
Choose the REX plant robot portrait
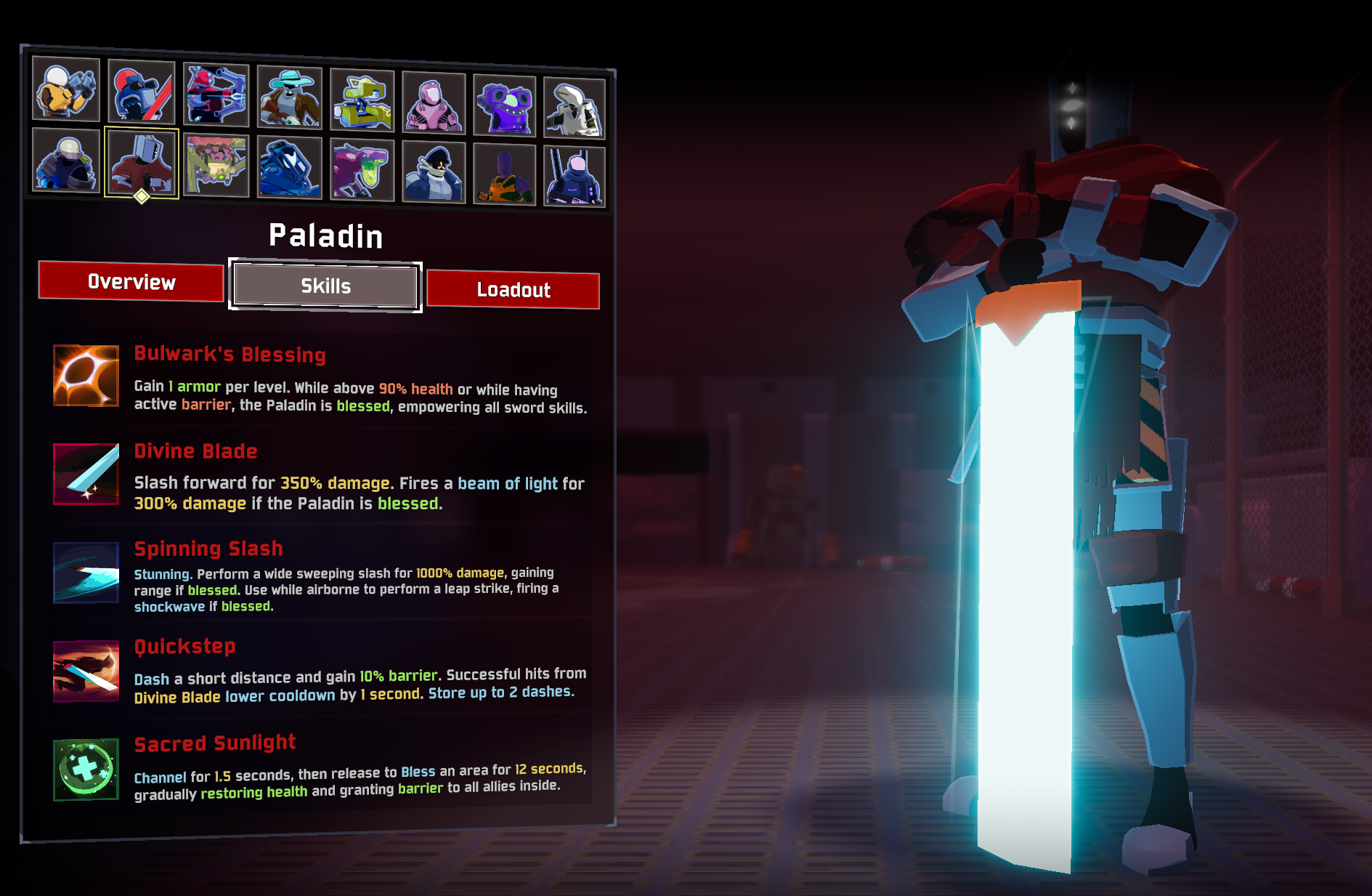216,166
